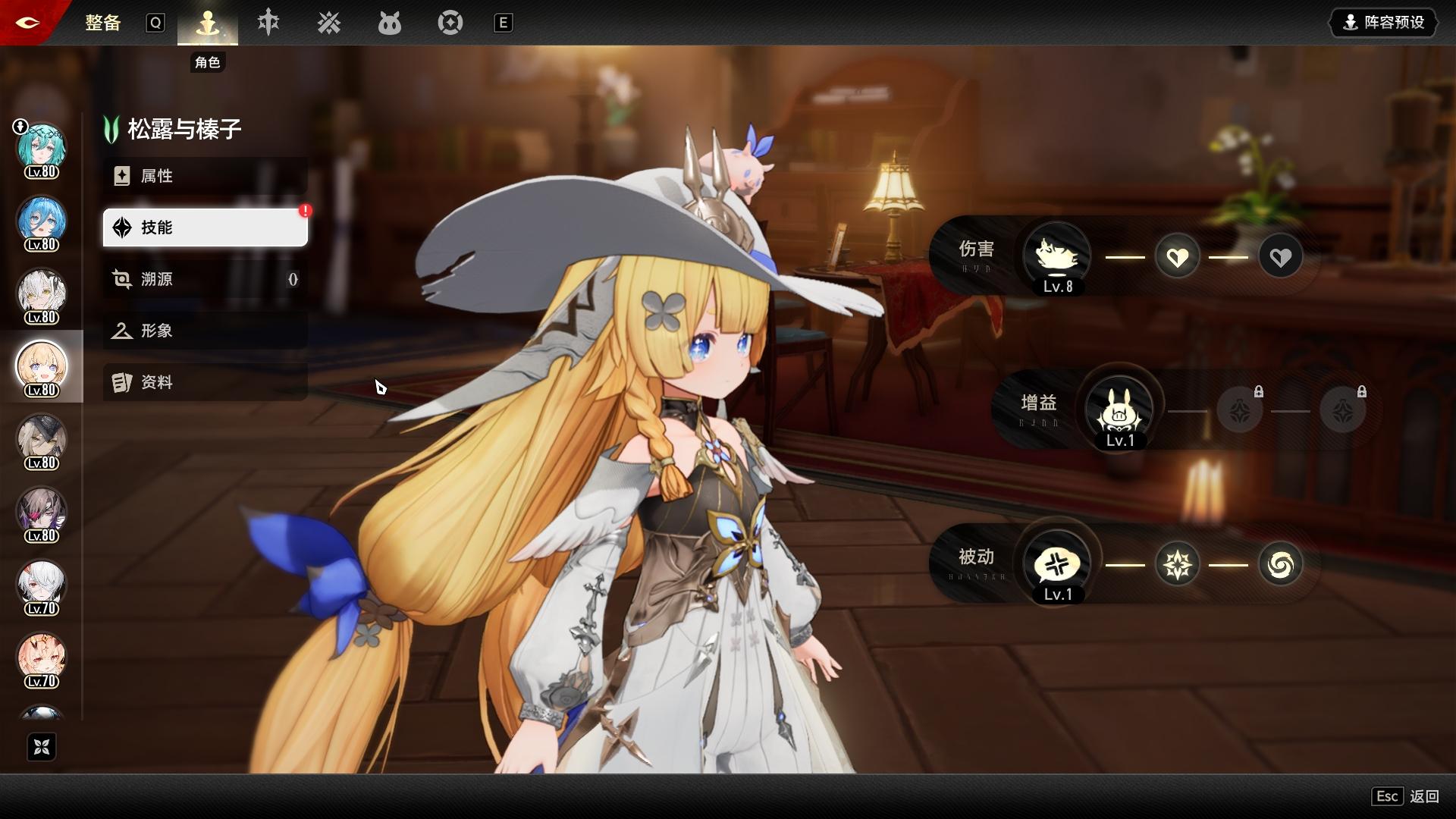The height and width of the screenshot is (819, 1456).
Task: Select the 被动 passive speech-bubble skill icon
Action: pyautogui.click(x=1057, y=564)
